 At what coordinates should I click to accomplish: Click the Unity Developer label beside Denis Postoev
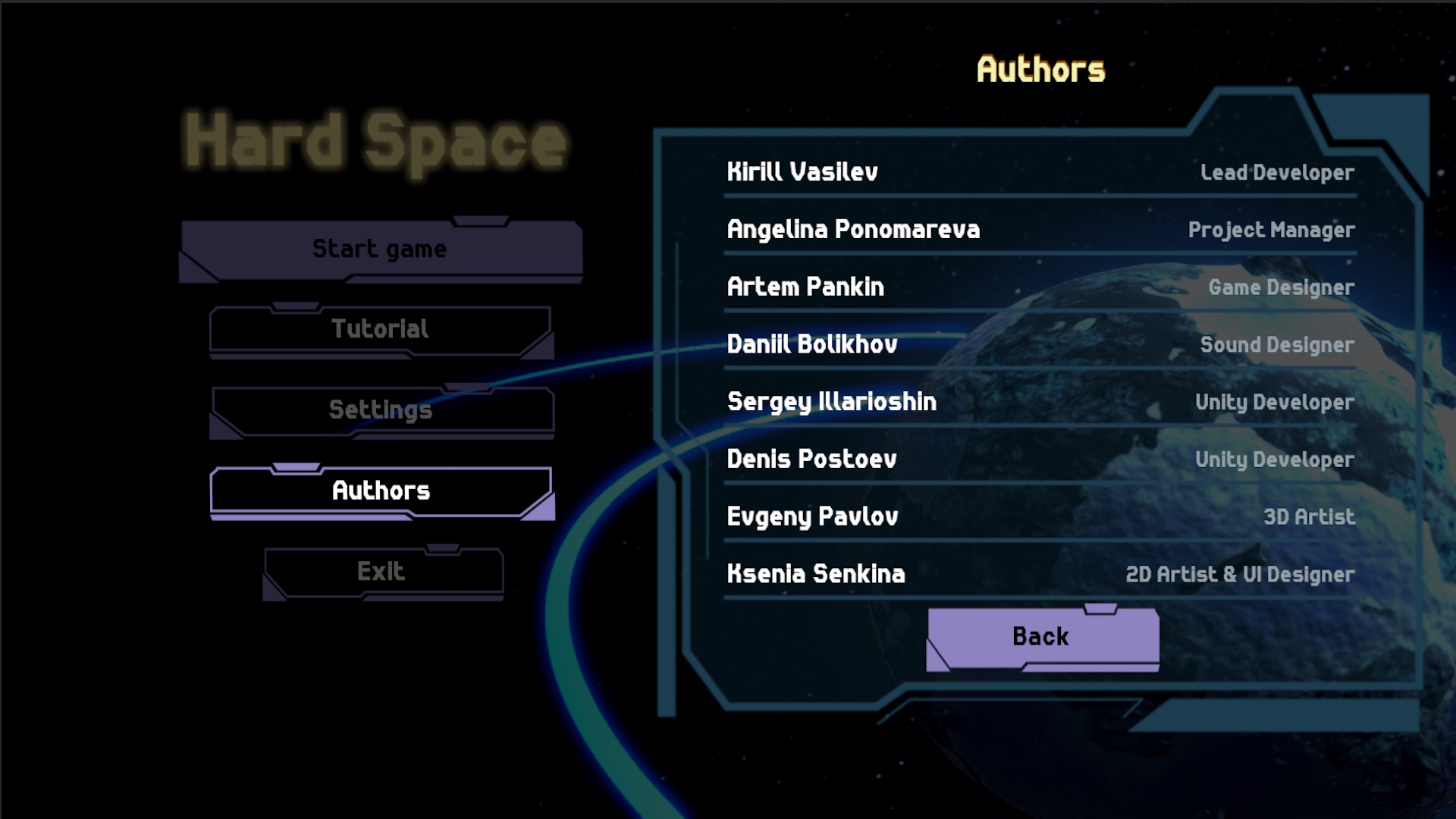pos(1275,460)
